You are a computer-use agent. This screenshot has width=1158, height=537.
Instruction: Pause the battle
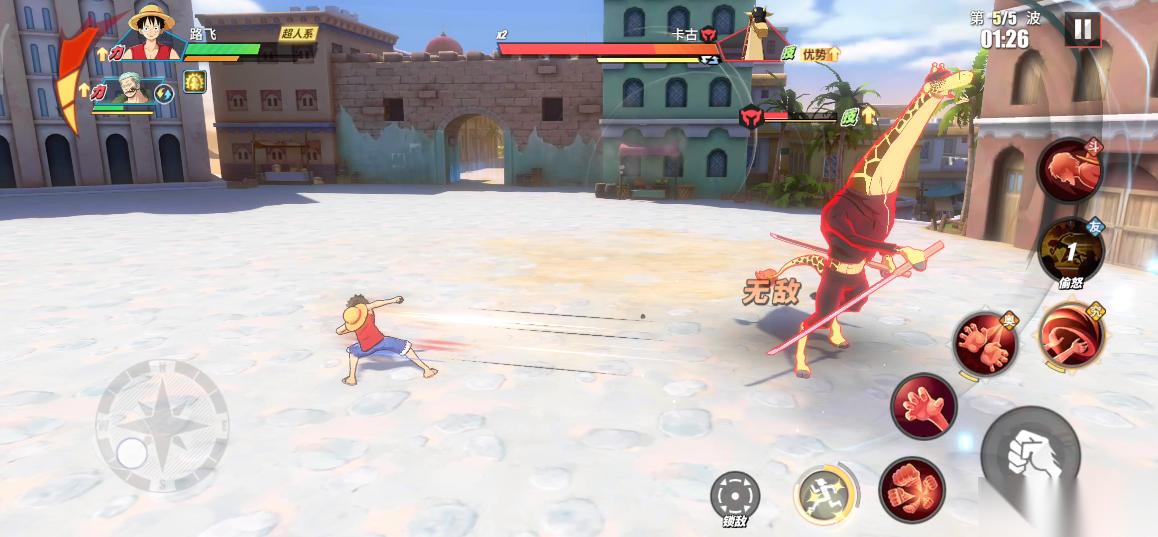(1081, 29)
